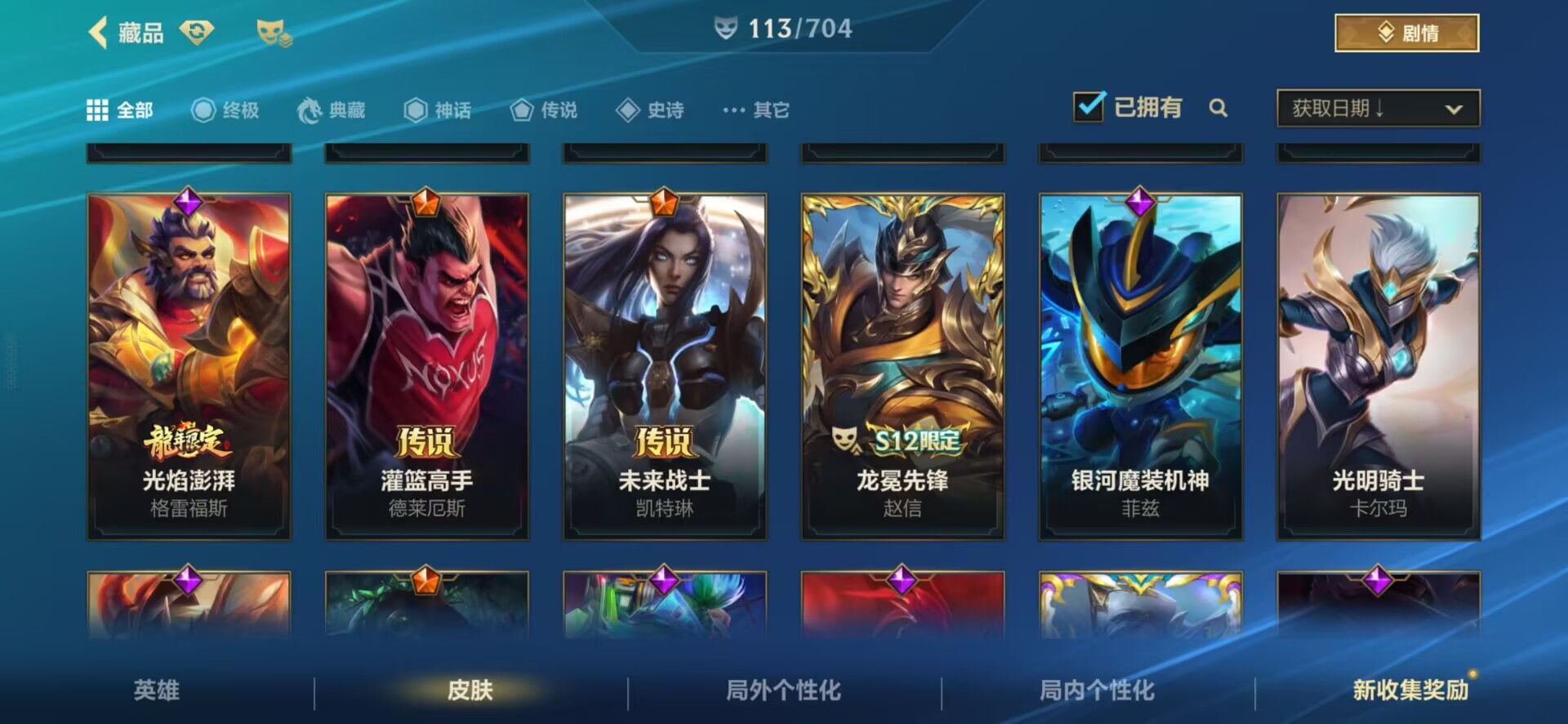This screenshot has height=724, width=1568.
Task: Open the 获取日期 sort dropdown
Action: pos(1378,108)
